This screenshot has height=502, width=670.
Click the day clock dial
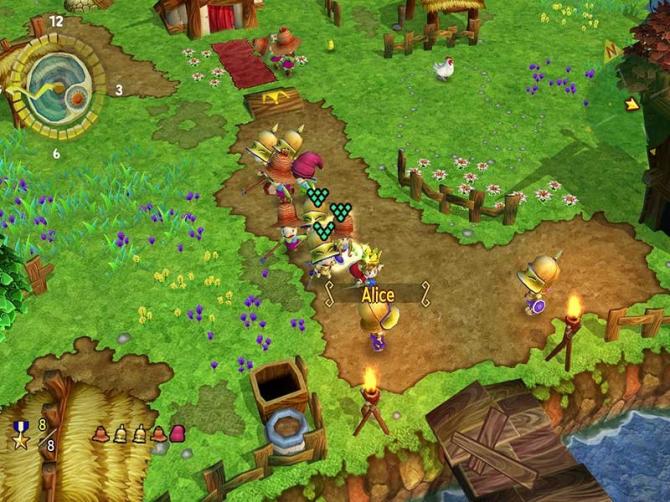(56, 87)
